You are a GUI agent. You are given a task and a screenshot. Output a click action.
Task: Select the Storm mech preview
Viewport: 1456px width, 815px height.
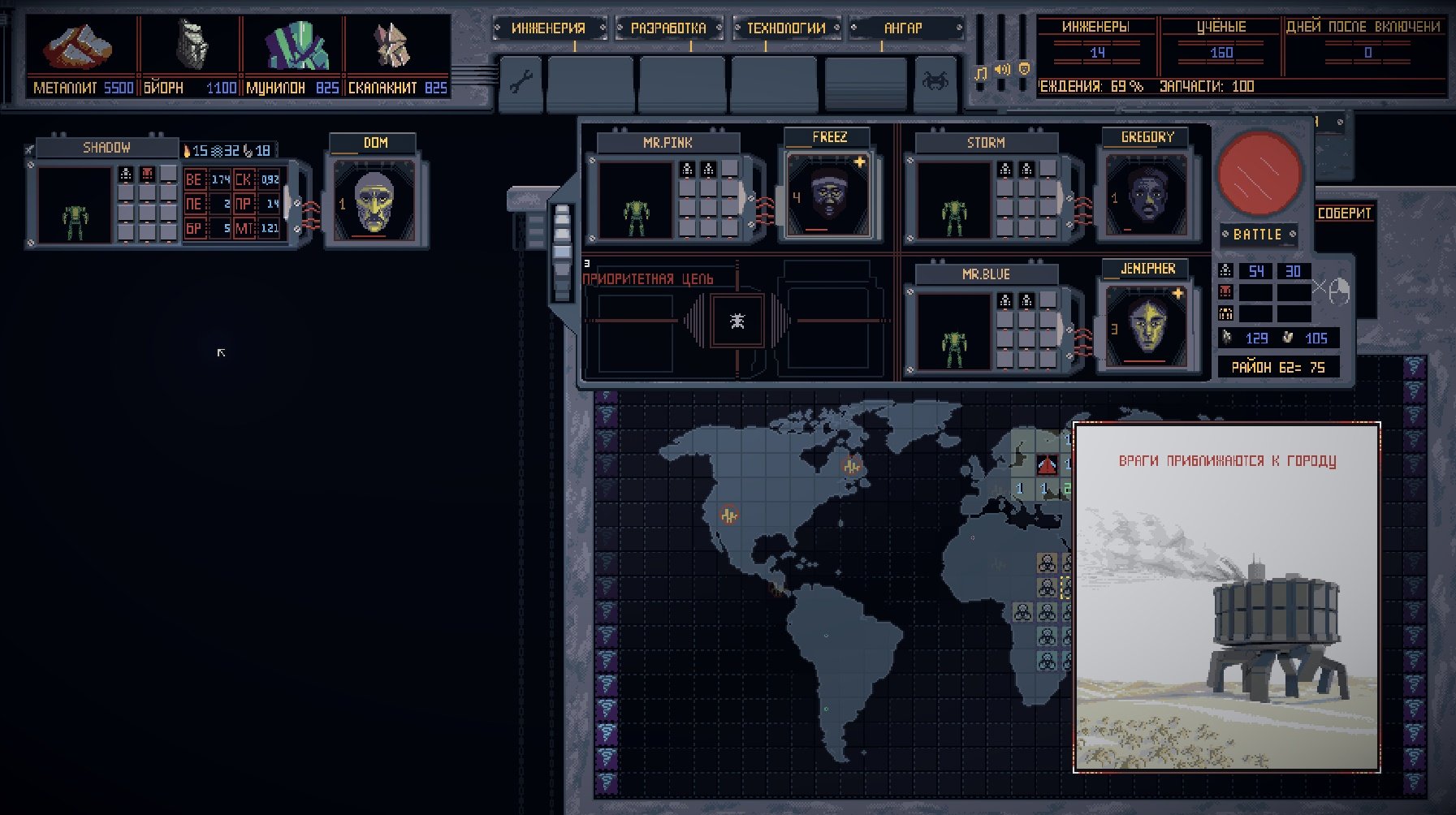(x=953, y=201)
